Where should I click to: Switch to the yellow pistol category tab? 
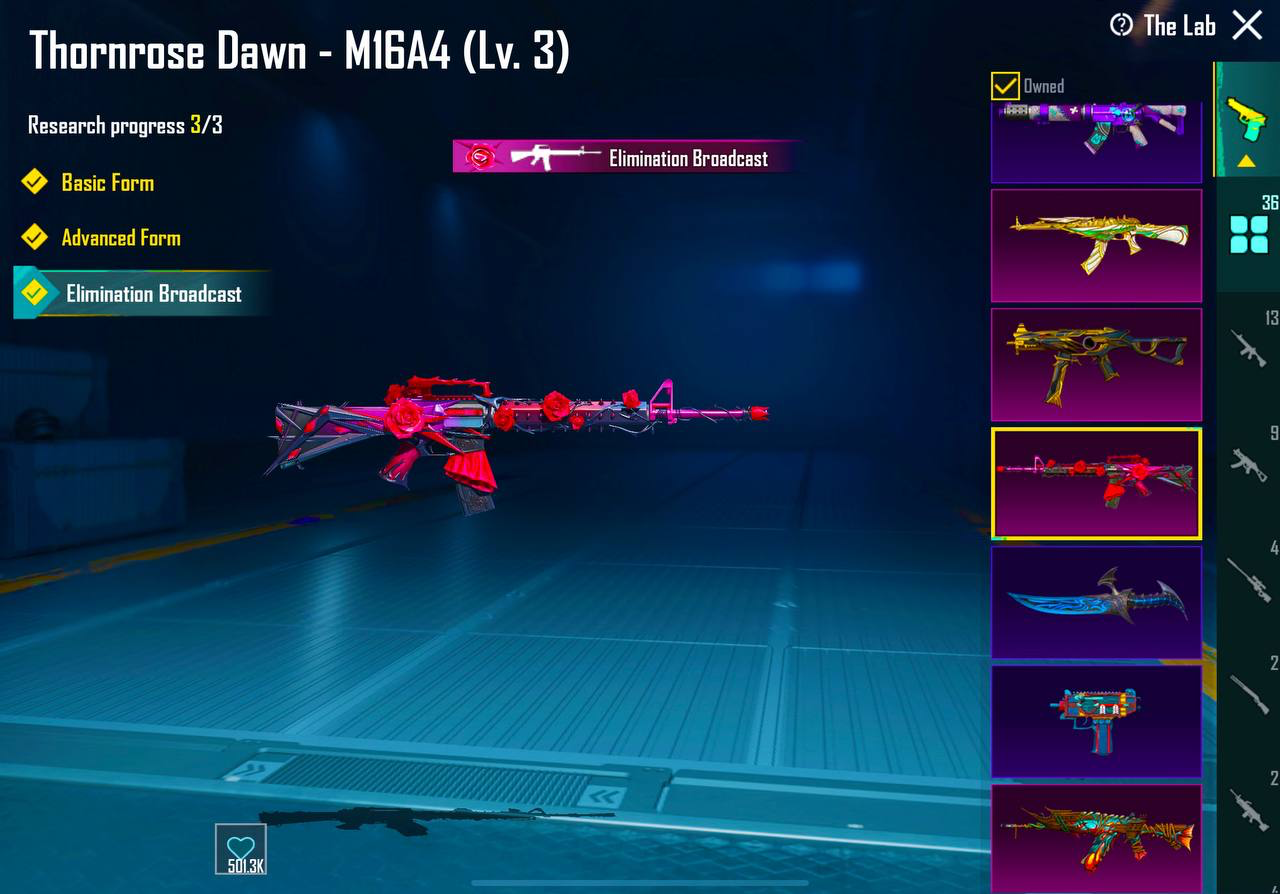click(x=1247, y=120)
